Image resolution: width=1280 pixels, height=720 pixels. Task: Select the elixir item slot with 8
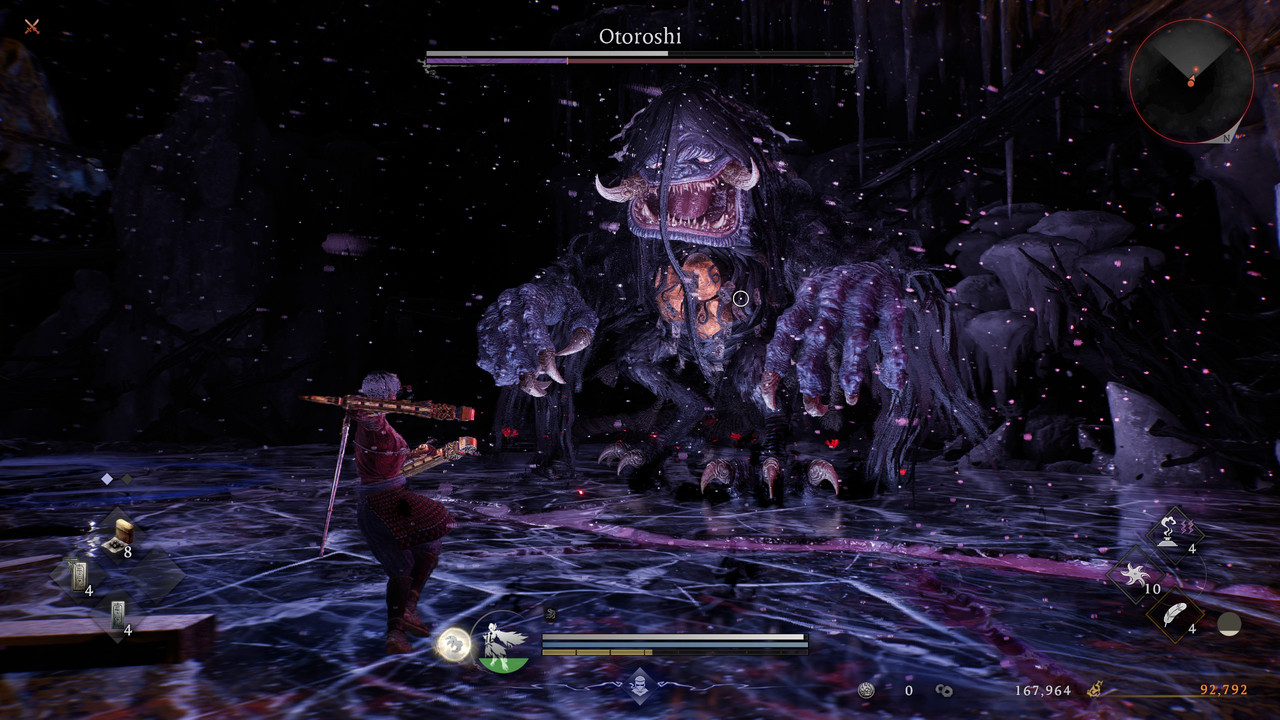(118, 537)
